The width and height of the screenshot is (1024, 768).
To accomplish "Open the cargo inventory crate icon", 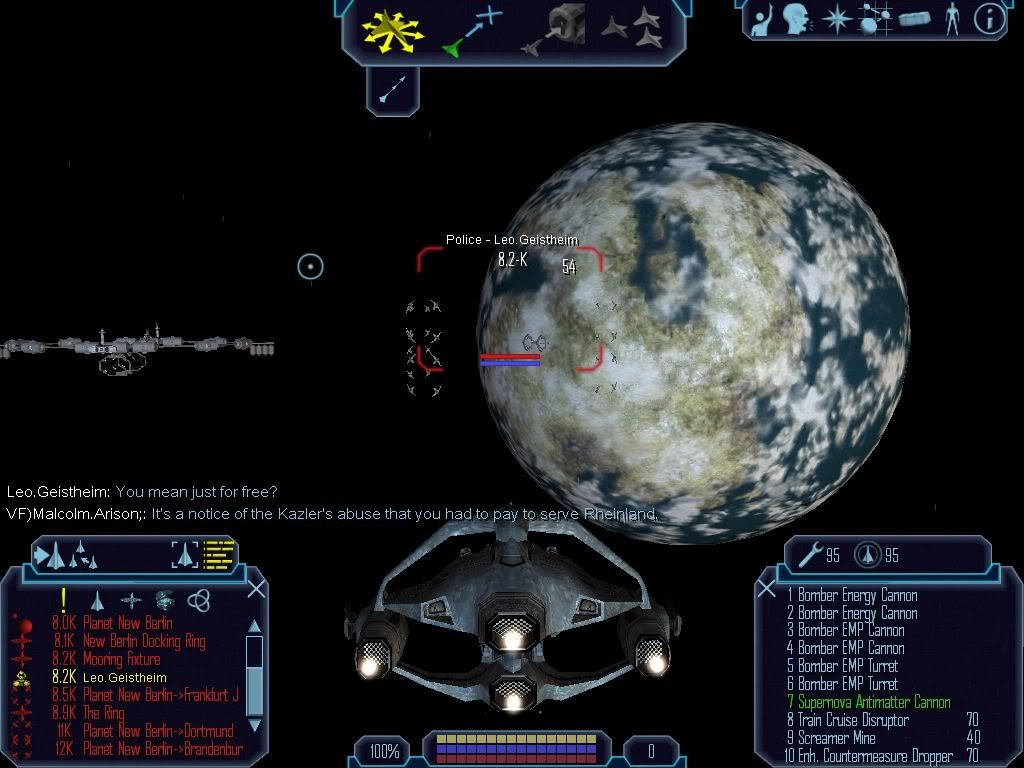I will (x=914, y=19).
